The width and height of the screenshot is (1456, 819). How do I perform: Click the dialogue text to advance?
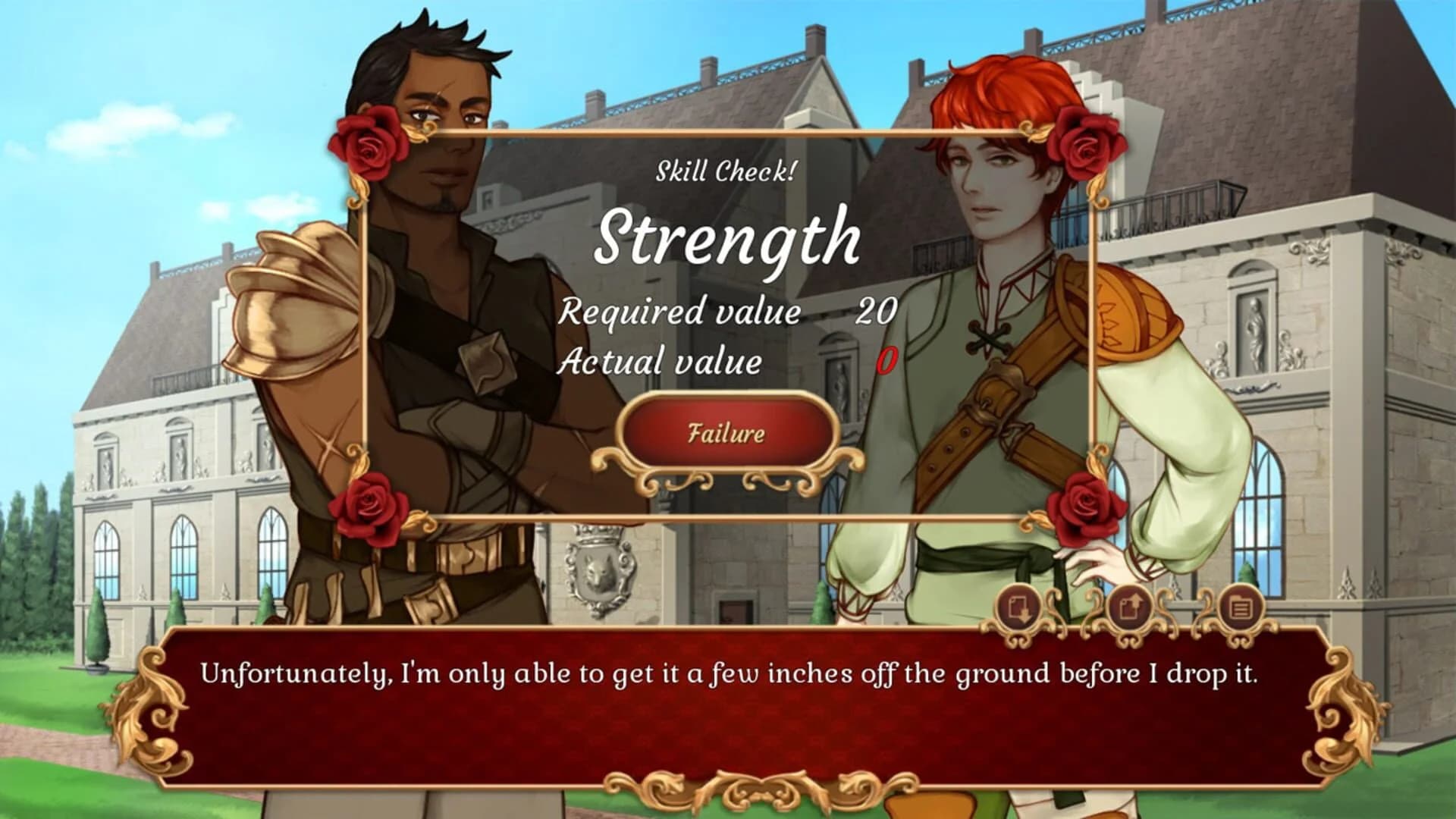pos(728,670)
